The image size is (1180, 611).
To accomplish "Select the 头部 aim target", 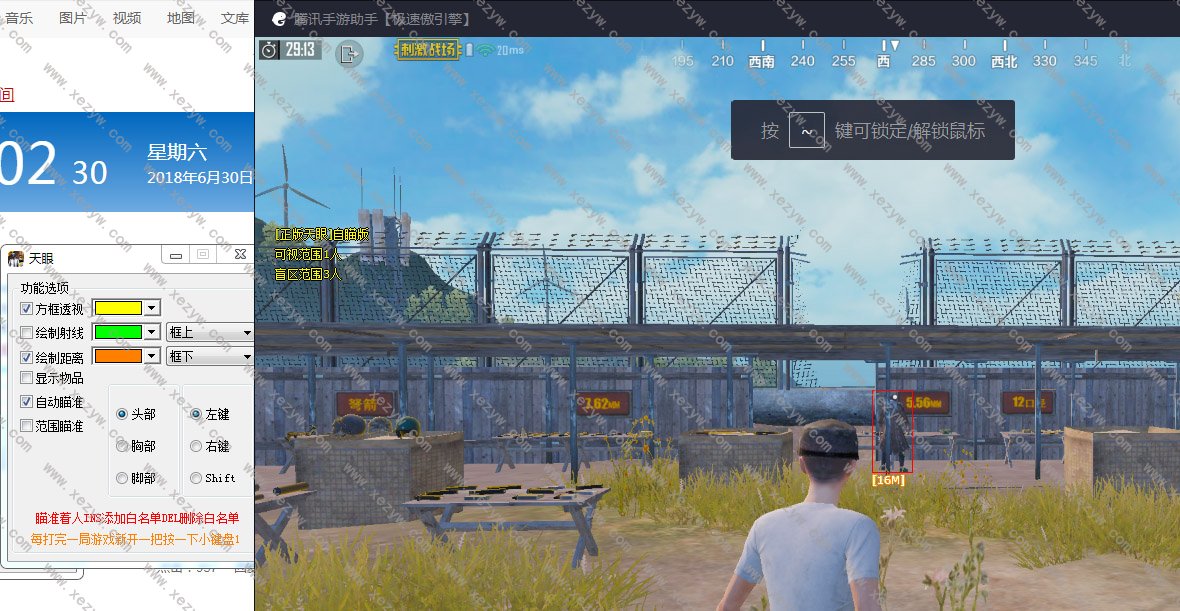I will tap(122, 414).
